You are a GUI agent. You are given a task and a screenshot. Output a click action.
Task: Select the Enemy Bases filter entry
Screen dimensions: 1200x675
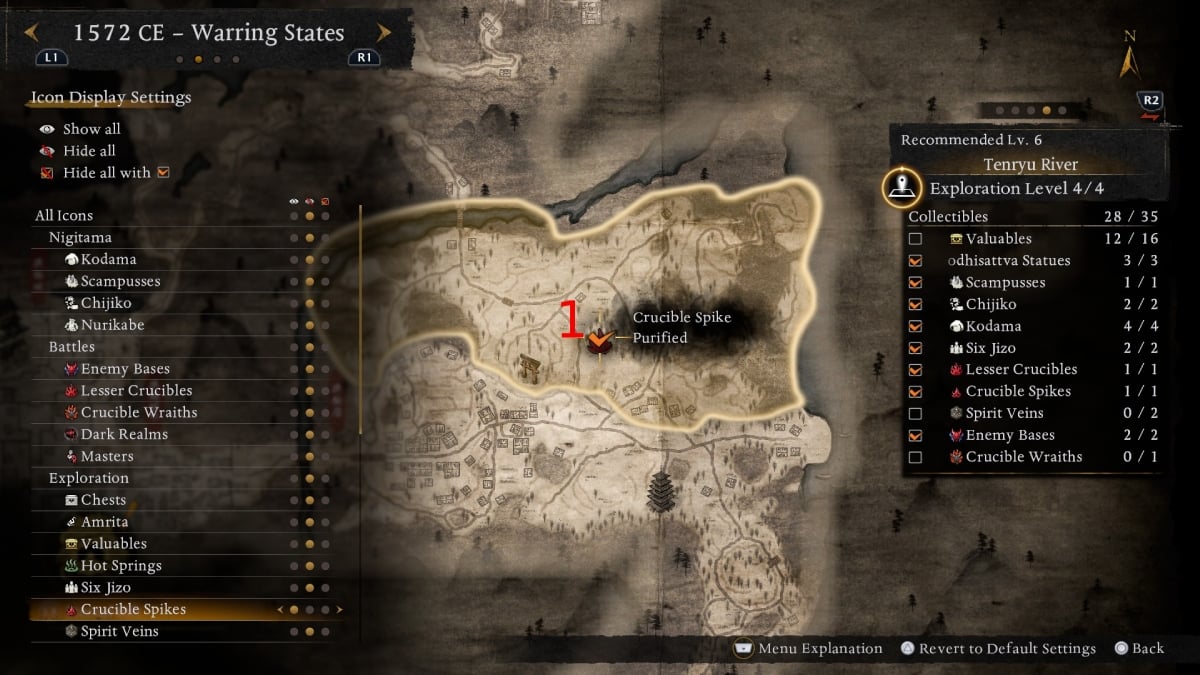[x=125, y=369]
